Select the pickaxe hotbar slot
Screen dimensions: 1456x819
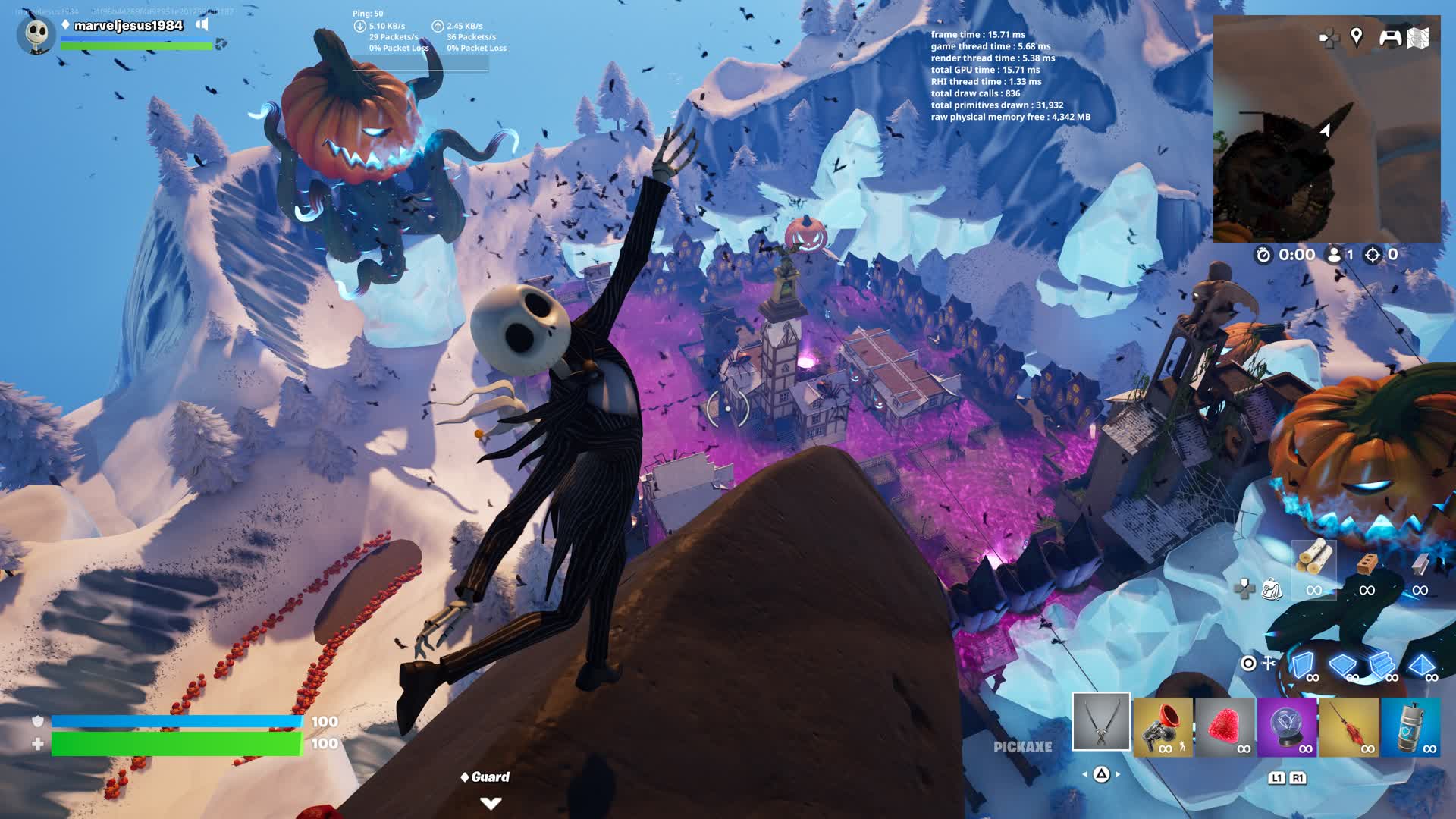click(1101, 722)
